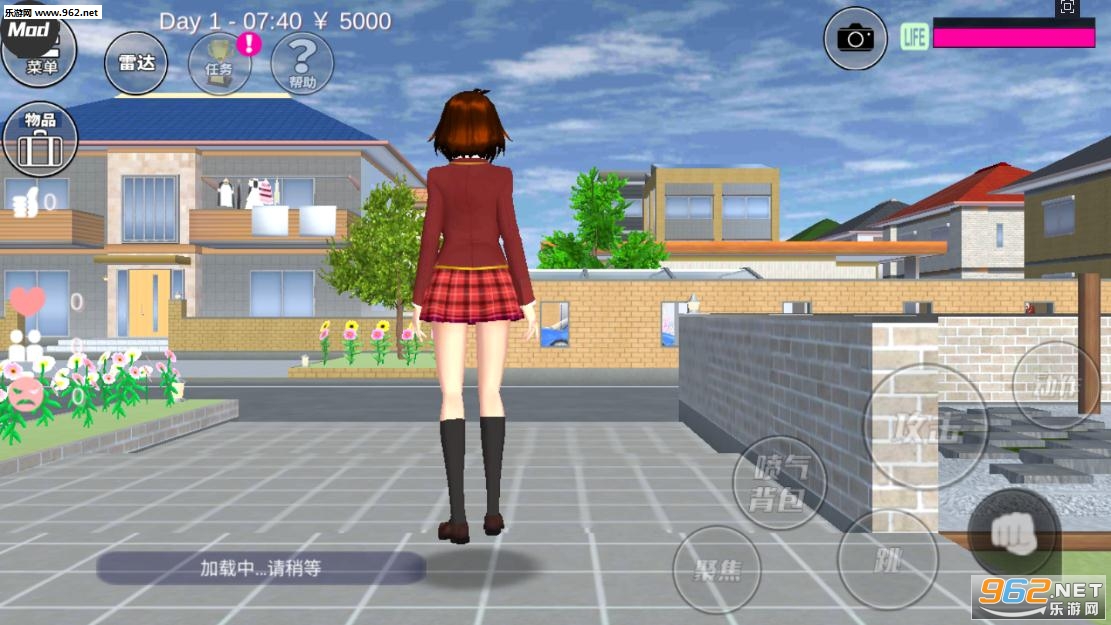The width and height of the screenshot is (1111, 625).
Task: Tap the 跳 jump button
Action: (x=887, y=559)
